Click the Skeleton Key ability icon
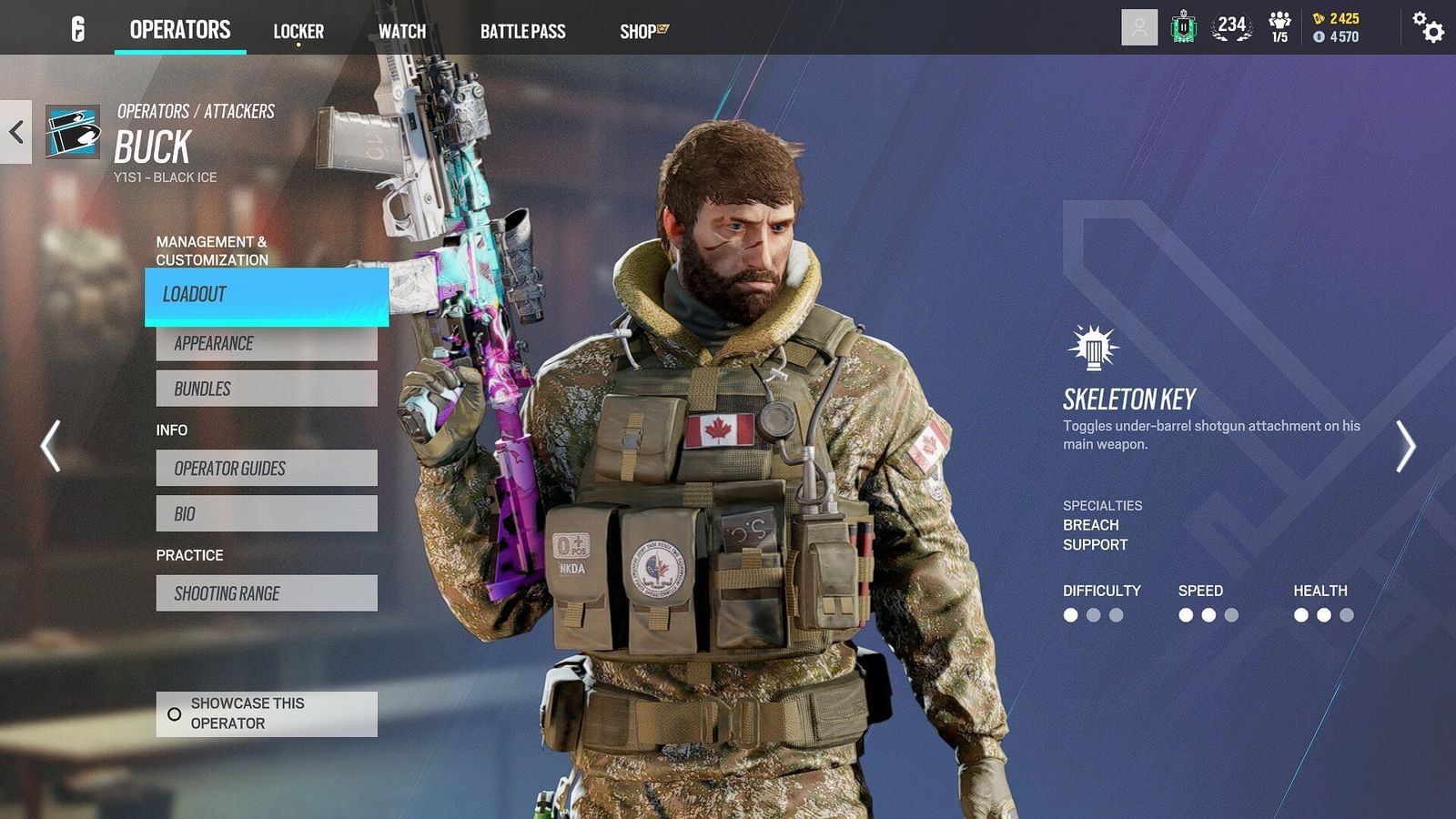 pos(1091,348)
